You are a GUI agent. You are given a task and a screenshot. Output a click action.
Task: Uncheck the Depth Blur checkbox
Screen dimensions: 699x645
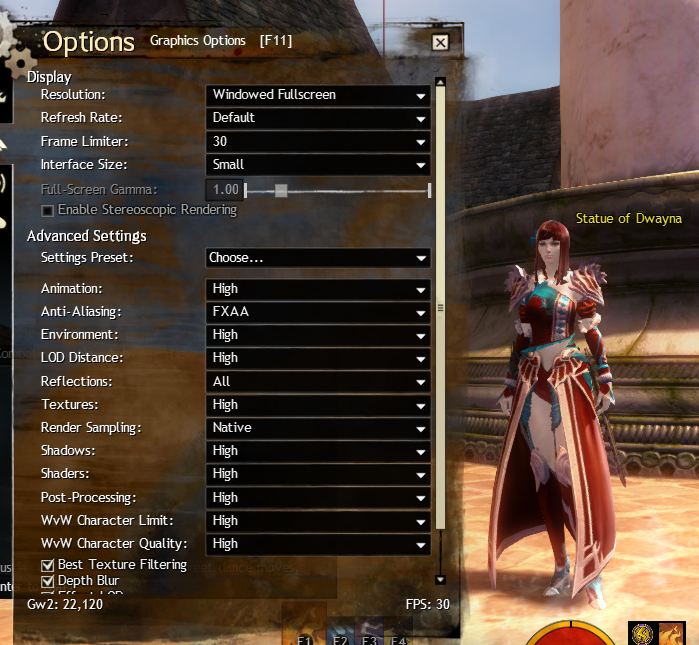point(47,581)
